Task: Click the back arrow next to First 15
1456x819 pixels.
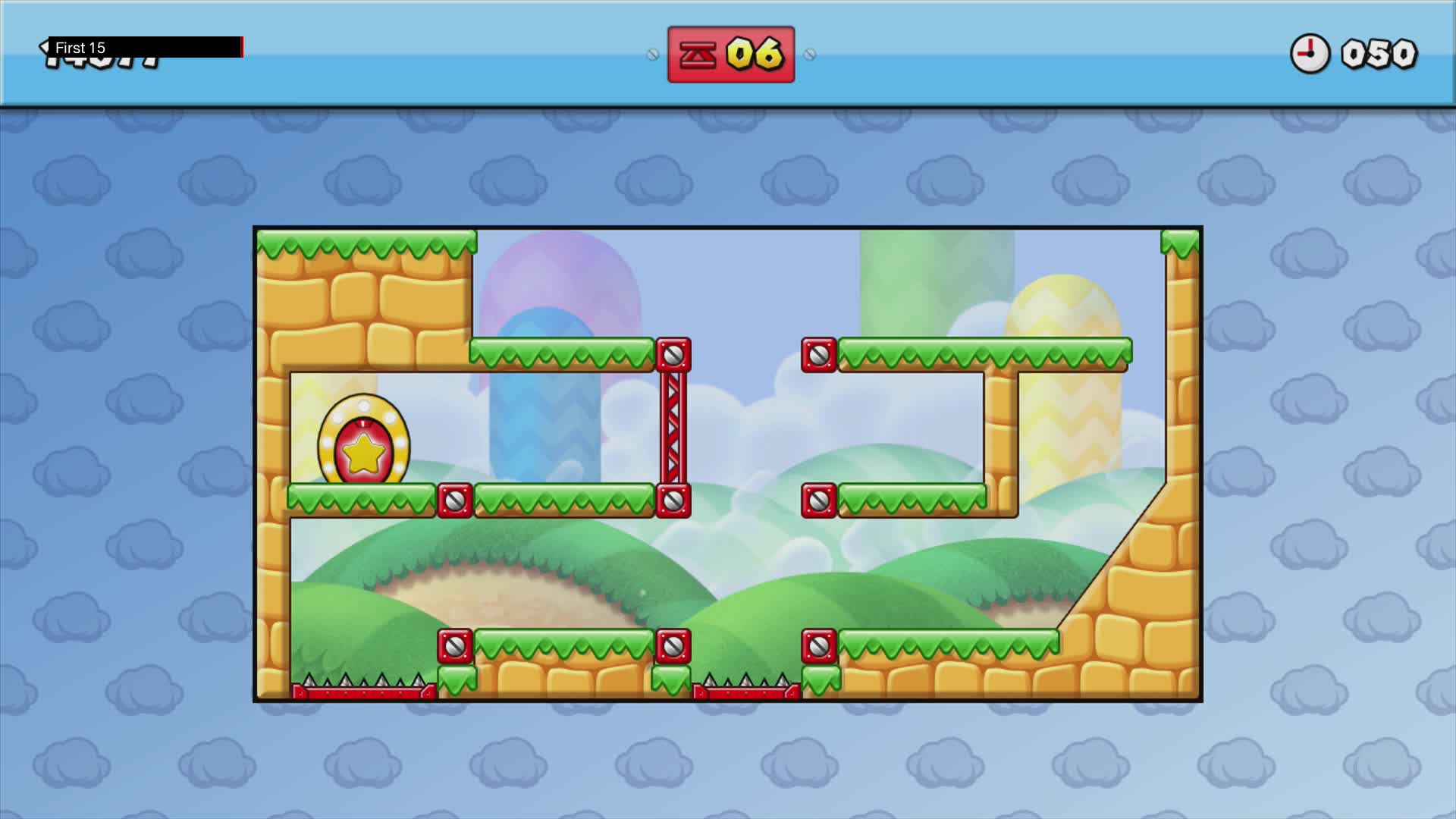Action: point(43,45)
